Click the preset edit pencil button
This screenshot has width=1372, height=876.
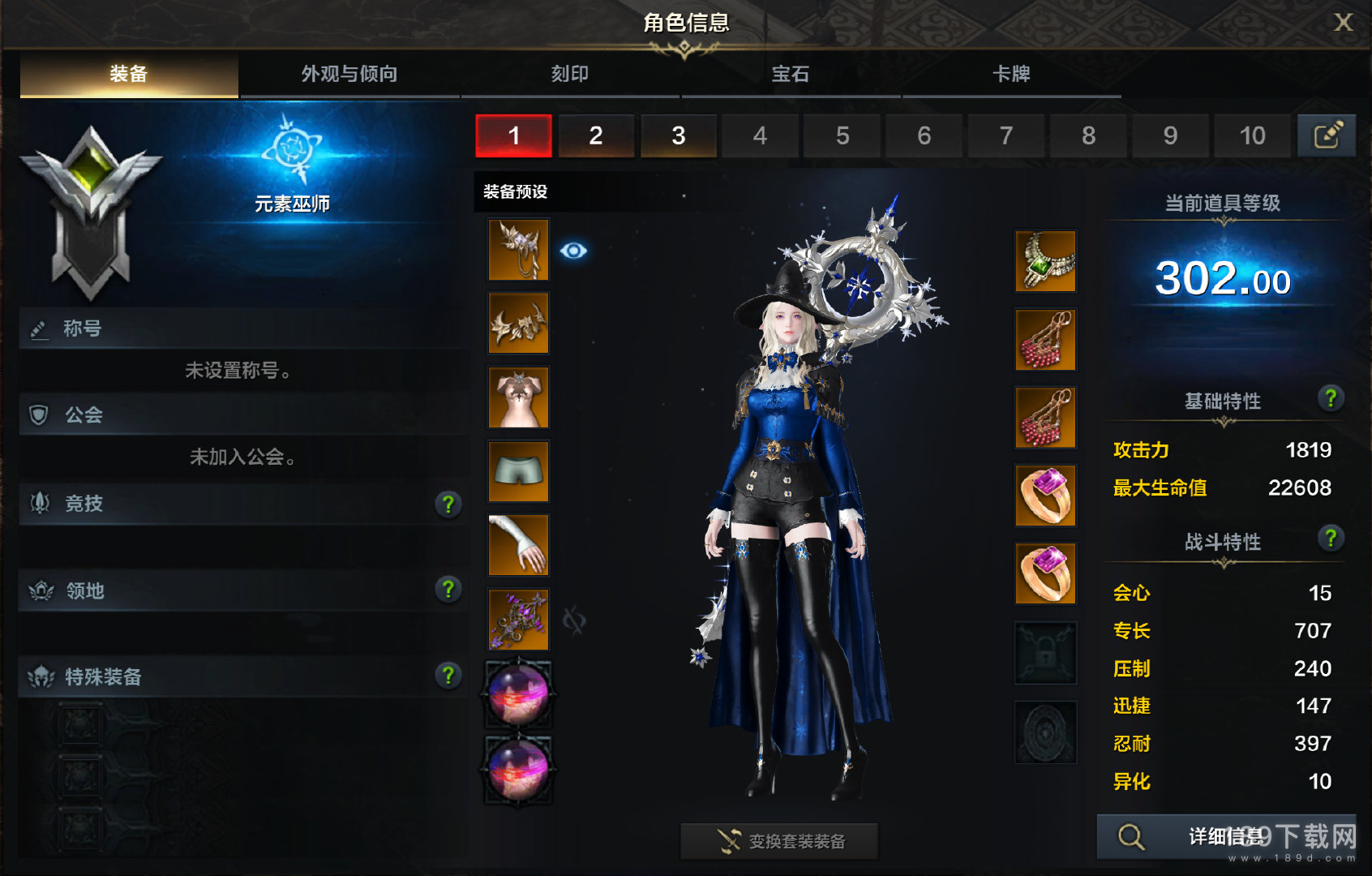pos(1327,135)
